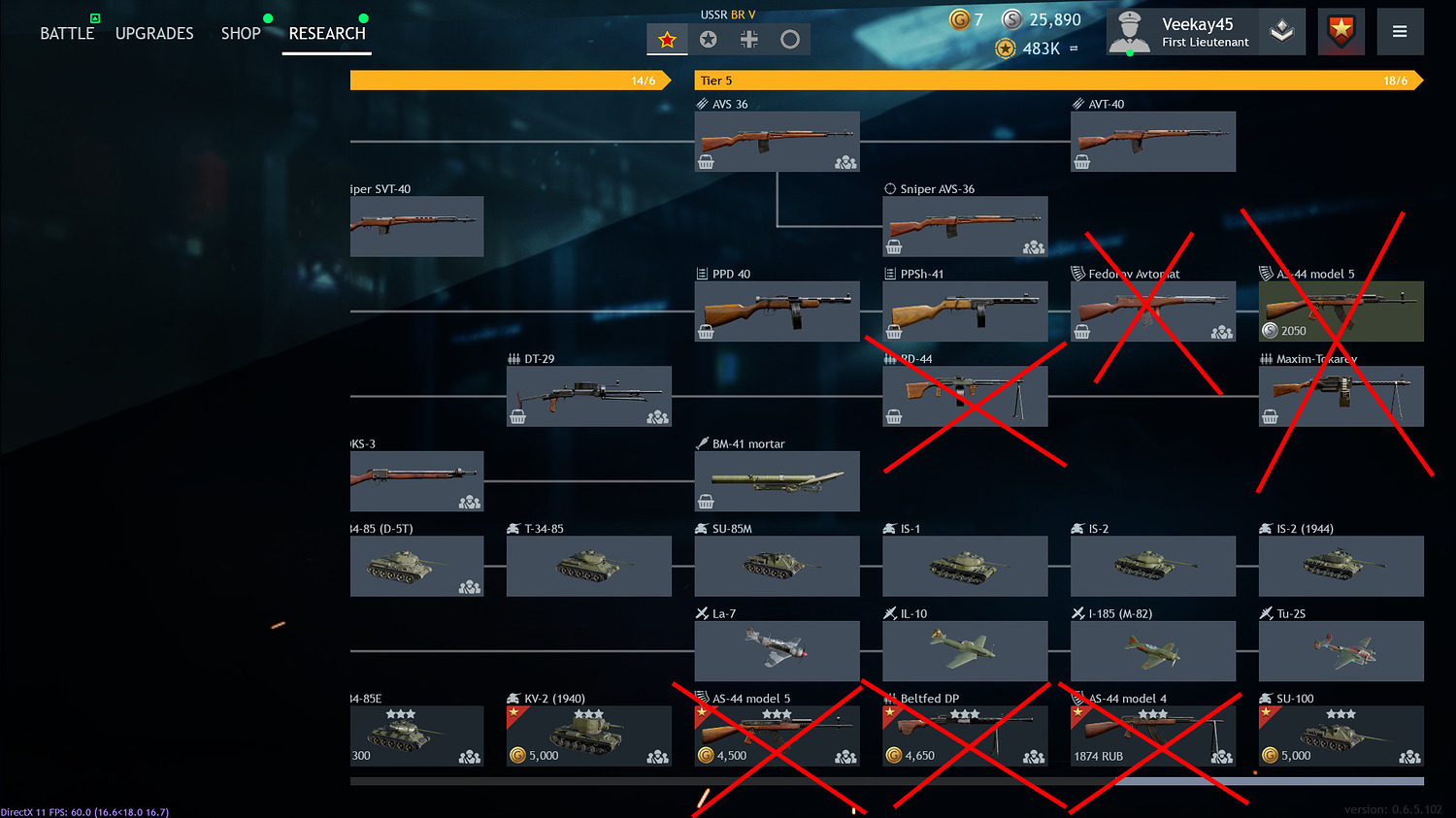
Task: Click the basket icon on the AVS 36 card
Action: pos(707,161)
